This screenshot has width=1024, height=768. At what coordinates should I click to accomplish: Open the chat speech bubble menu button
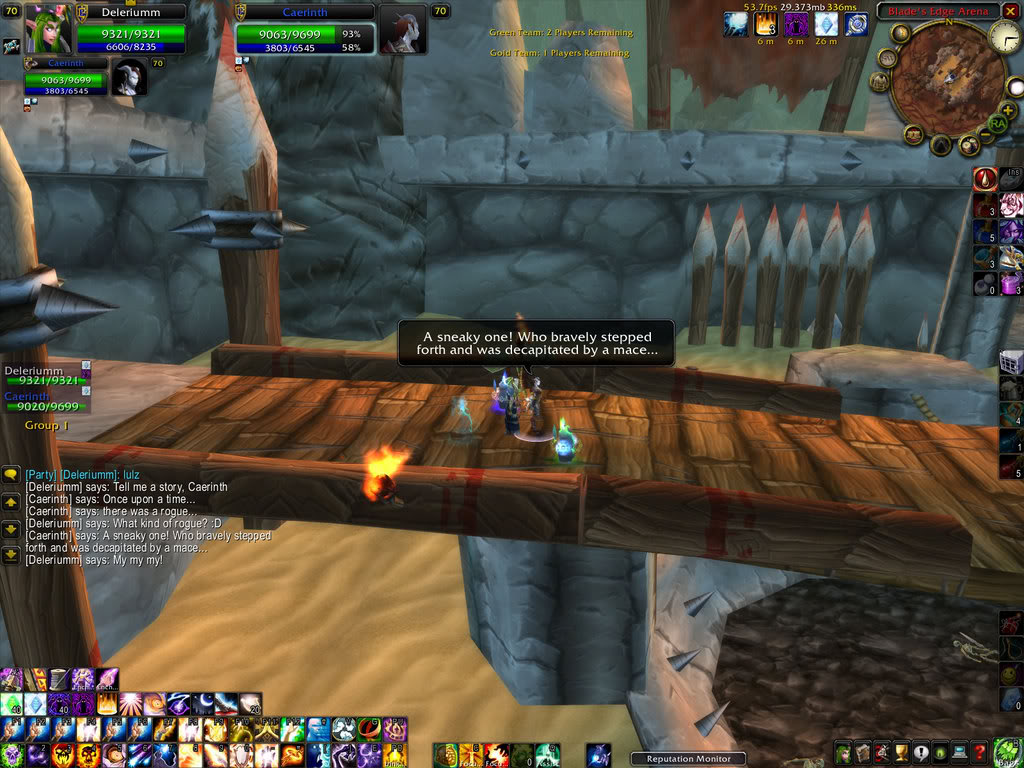pos(11,474)
